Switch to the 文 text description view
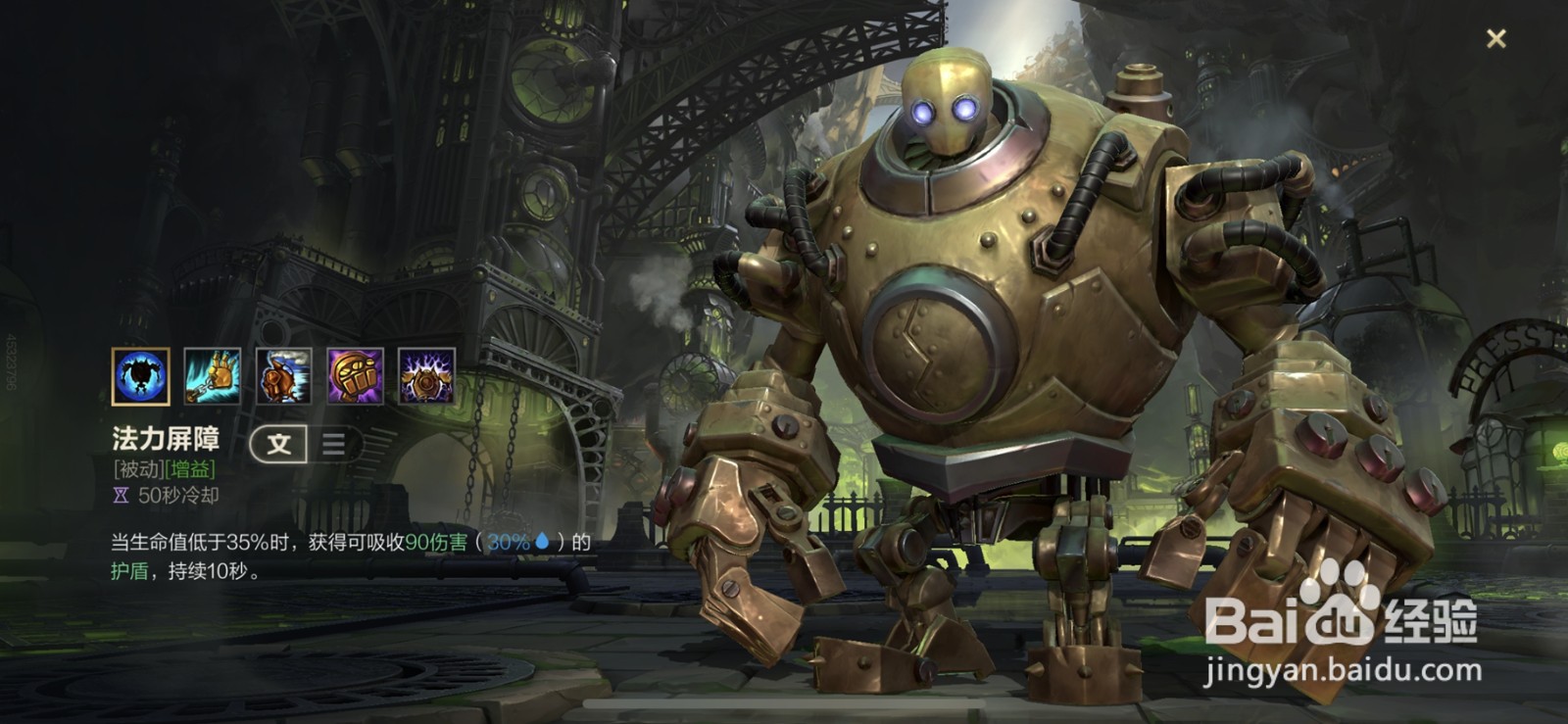This screenshot has width=1568, height=724. (x=279, y=444)
